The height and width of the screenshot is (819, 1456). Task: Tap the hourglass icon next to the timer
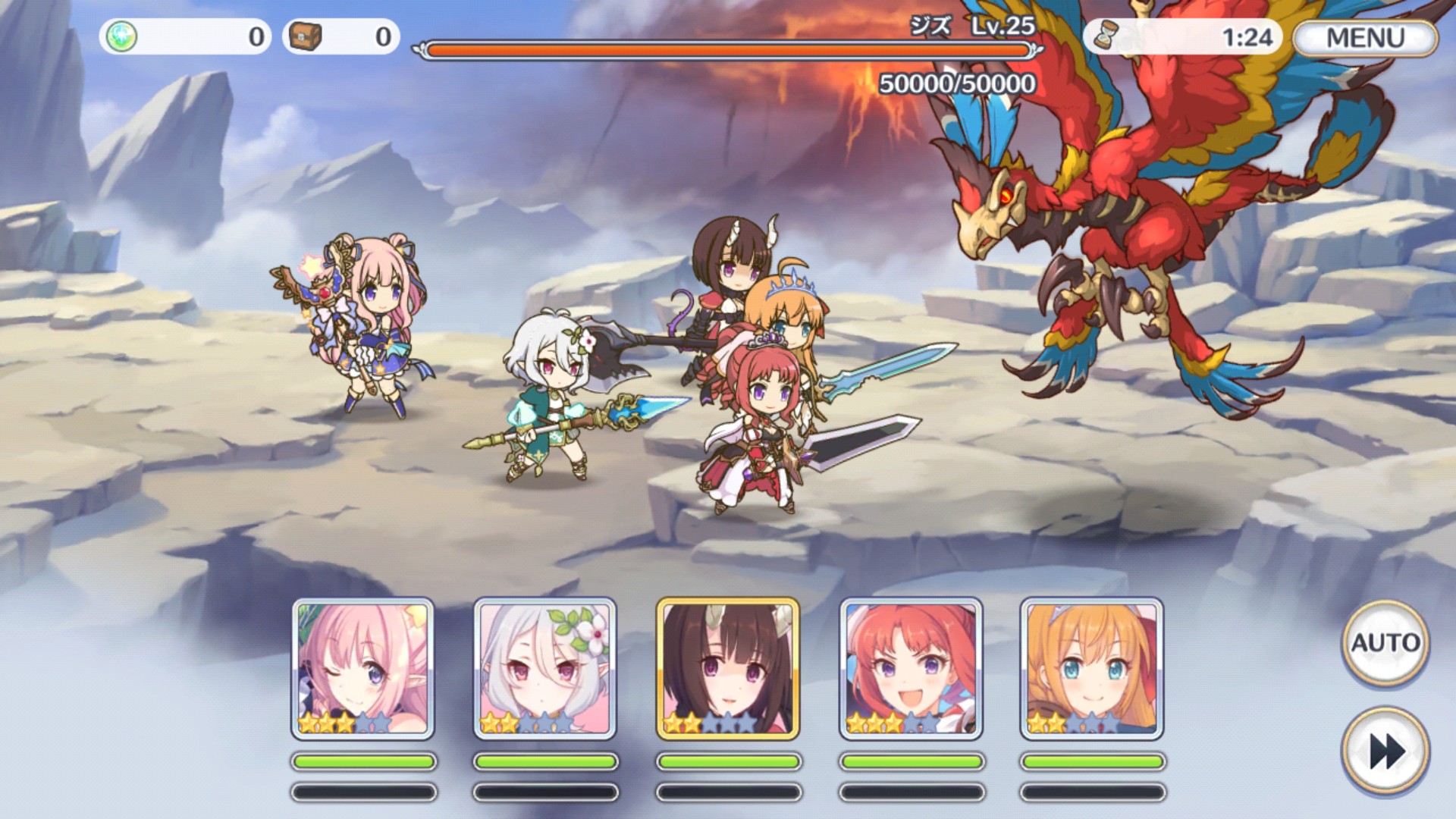tap(1107, 34)
